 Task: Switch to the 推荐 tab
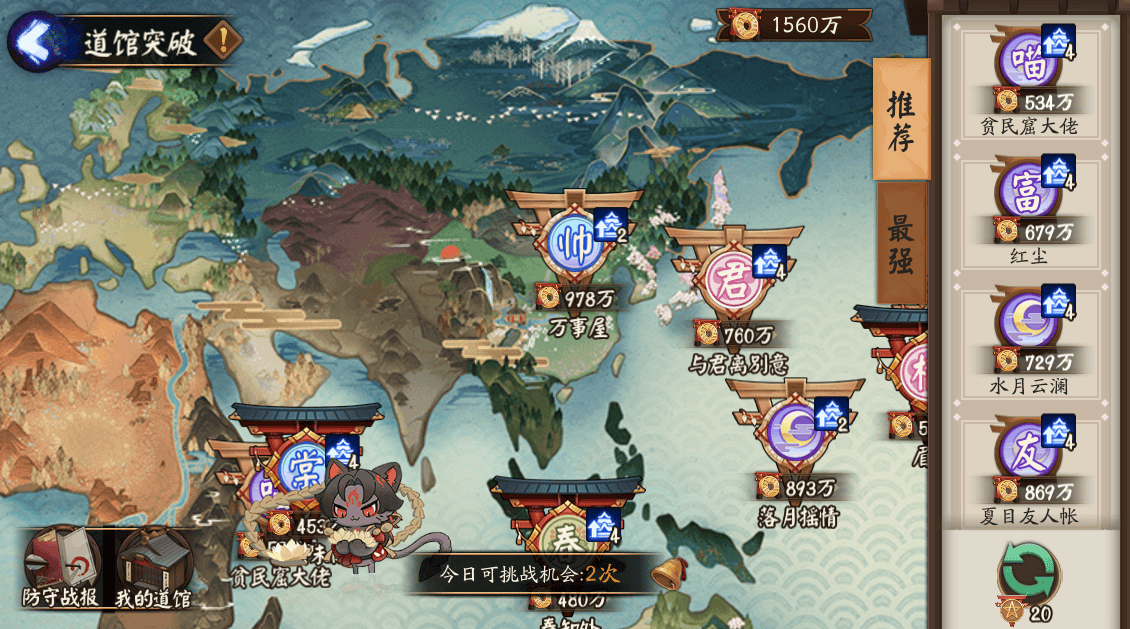tap(901, 119)
